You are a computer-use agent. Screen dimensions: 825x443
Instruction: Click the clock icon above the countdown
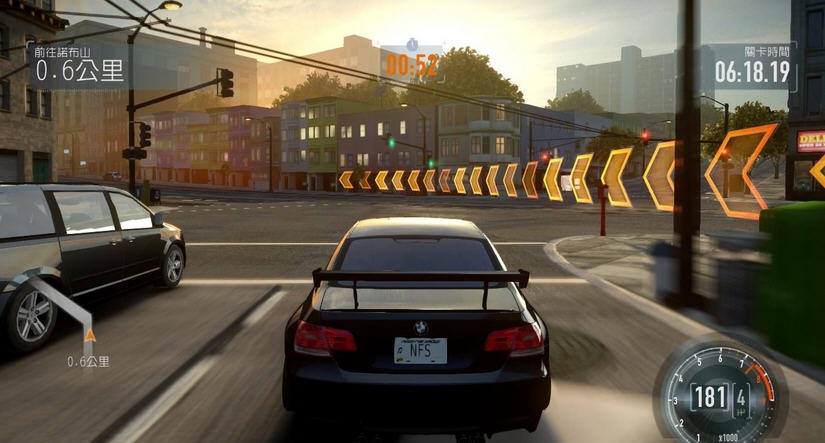click(411, 45)
